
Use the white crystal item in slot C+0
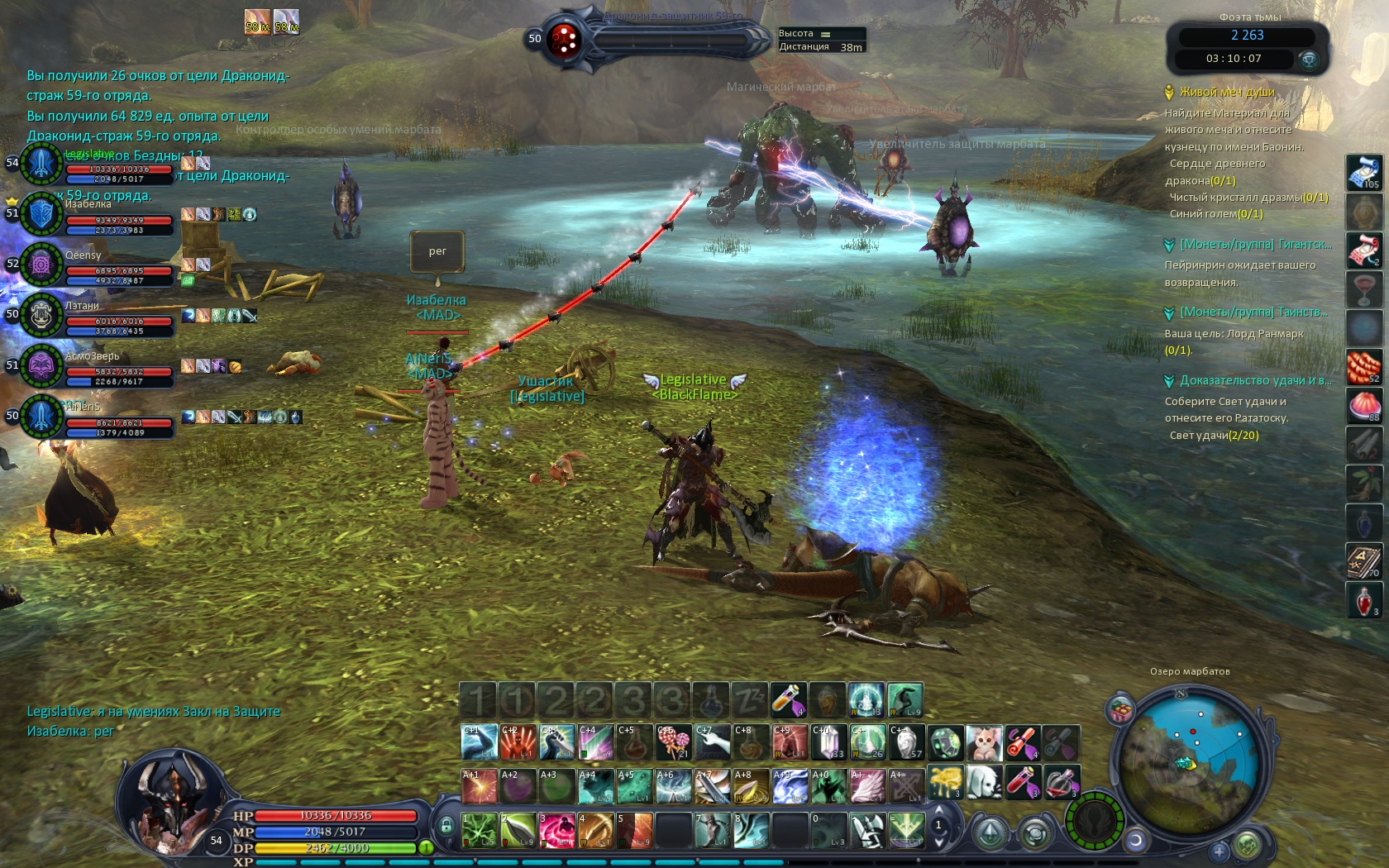click(x=828, y=742)
